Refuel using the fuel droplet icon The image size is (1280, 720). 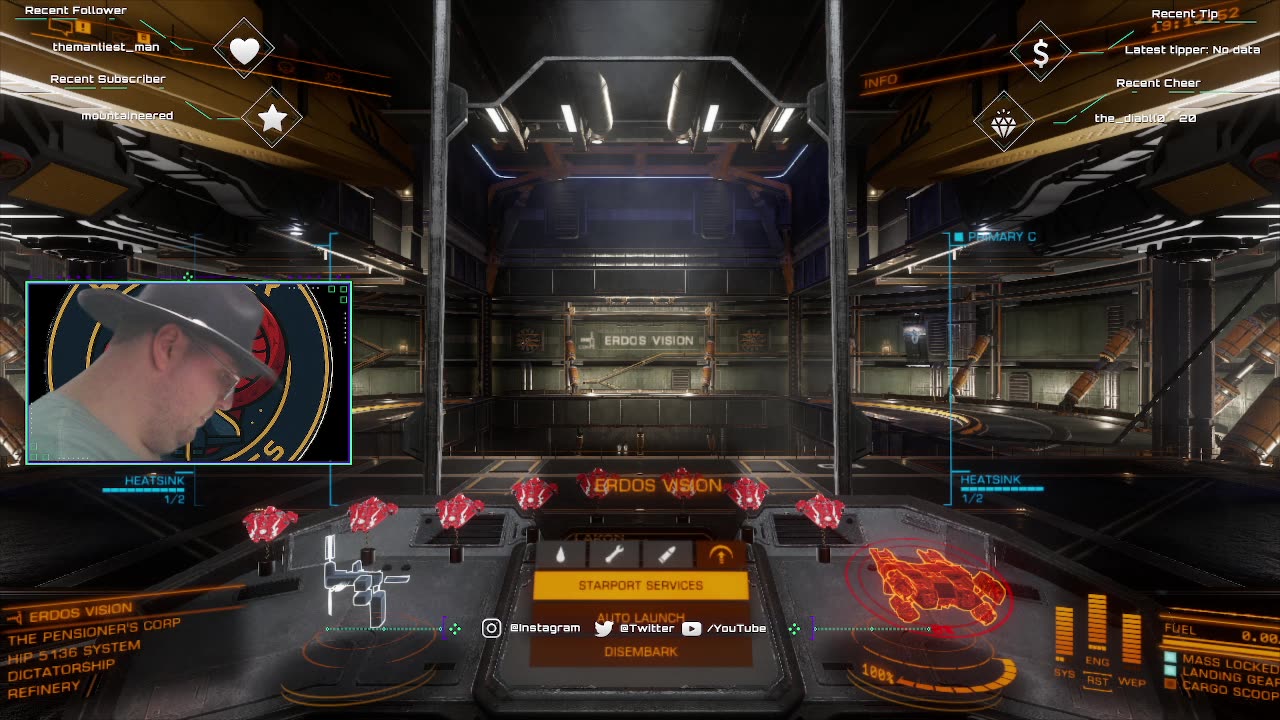point(561,555)
